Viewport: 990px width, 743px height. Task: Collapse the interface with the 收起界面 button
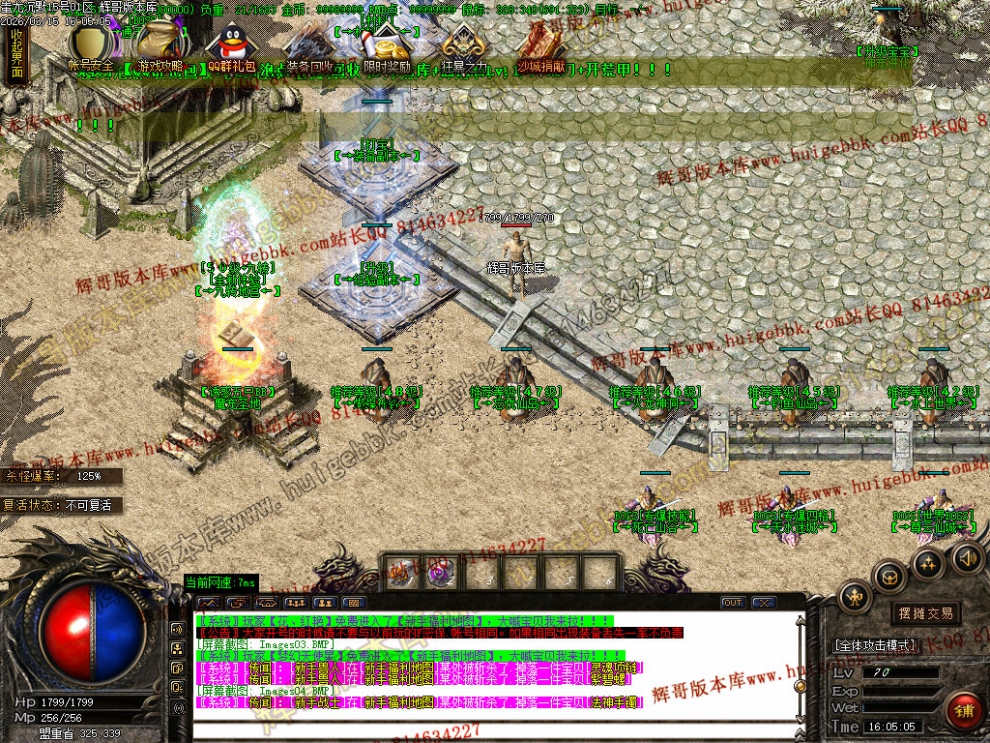16,53
